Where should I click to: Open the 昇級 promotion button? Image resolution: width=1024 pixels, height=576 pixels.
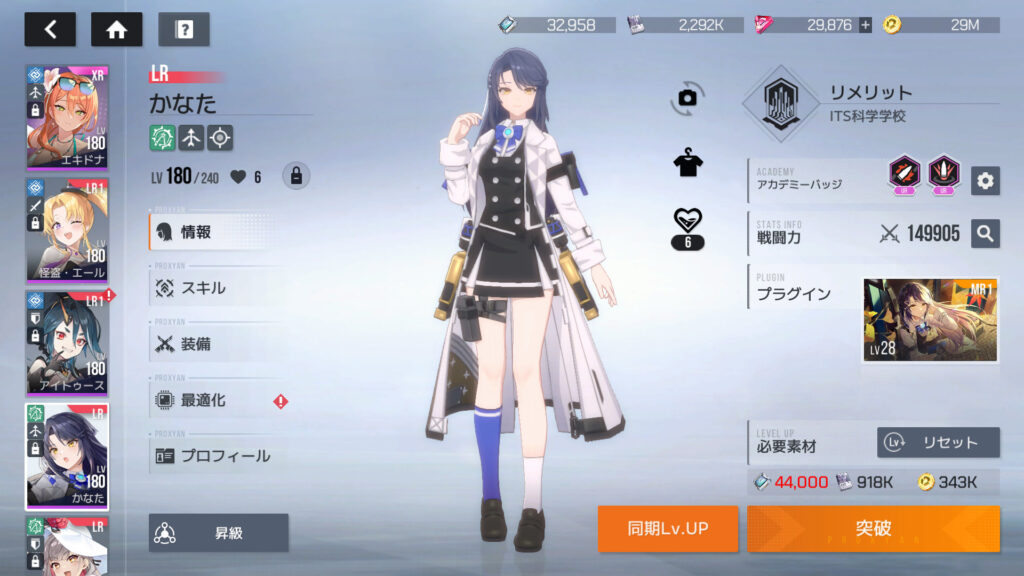click(218, 533)
